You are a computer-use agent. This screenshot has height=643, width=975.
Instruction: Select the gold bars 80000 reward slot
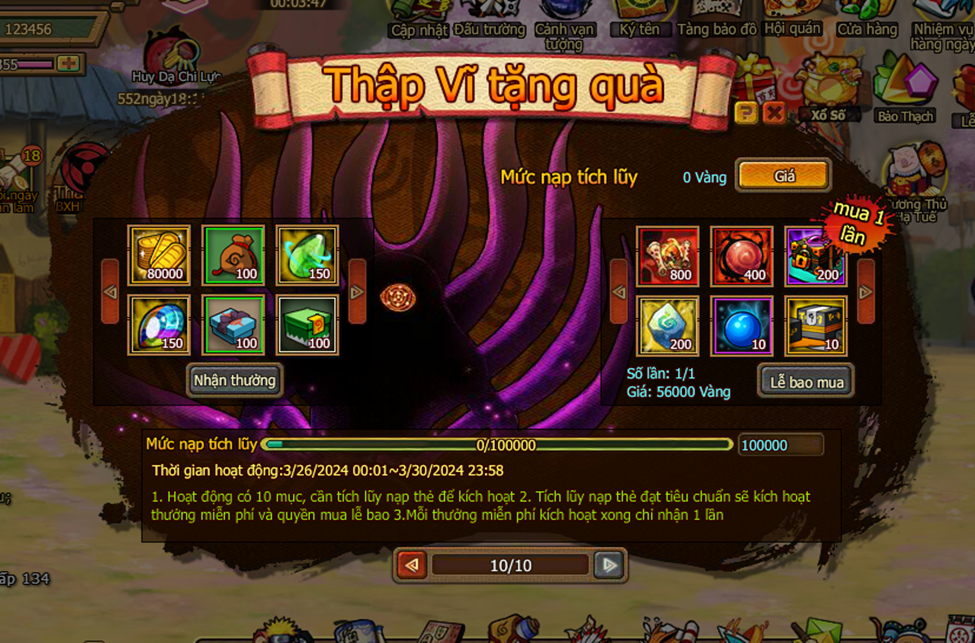pyautogui.click(x=159, y=255)
